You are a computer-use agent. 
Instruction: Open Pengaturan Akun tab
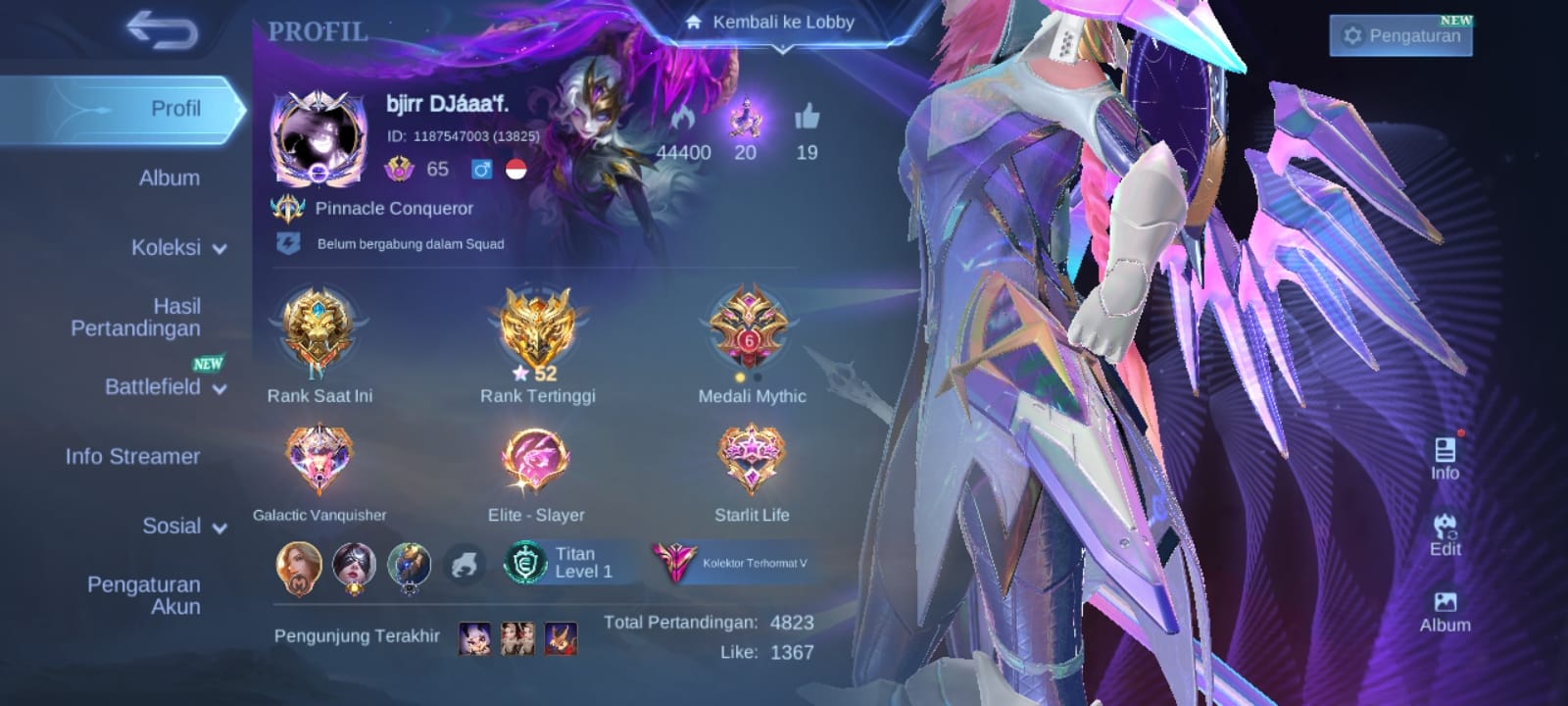tap(143, 595)
